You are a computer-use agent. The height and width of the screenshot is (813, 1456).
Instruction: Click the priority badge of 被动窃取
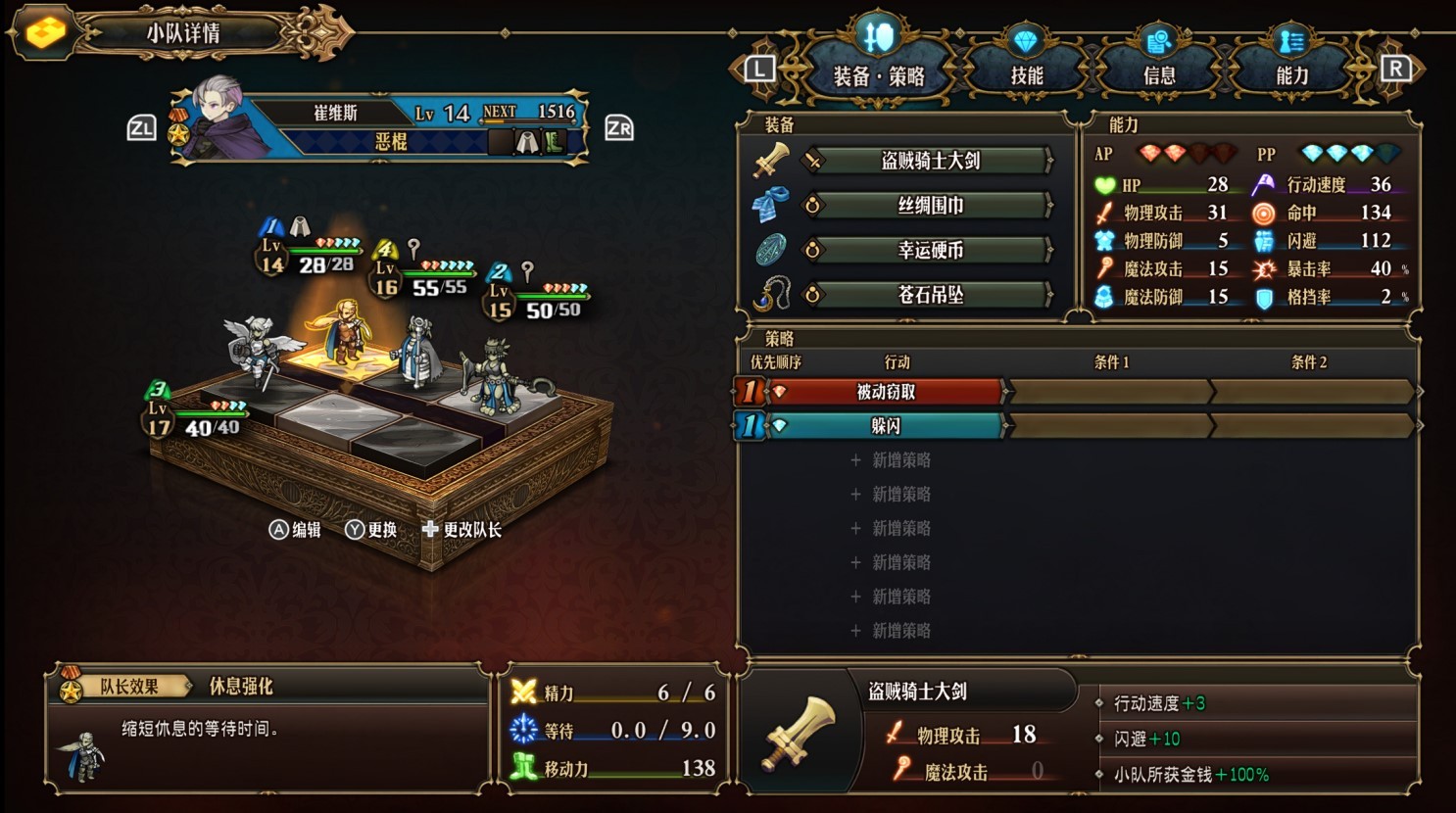tap(748, 391)
